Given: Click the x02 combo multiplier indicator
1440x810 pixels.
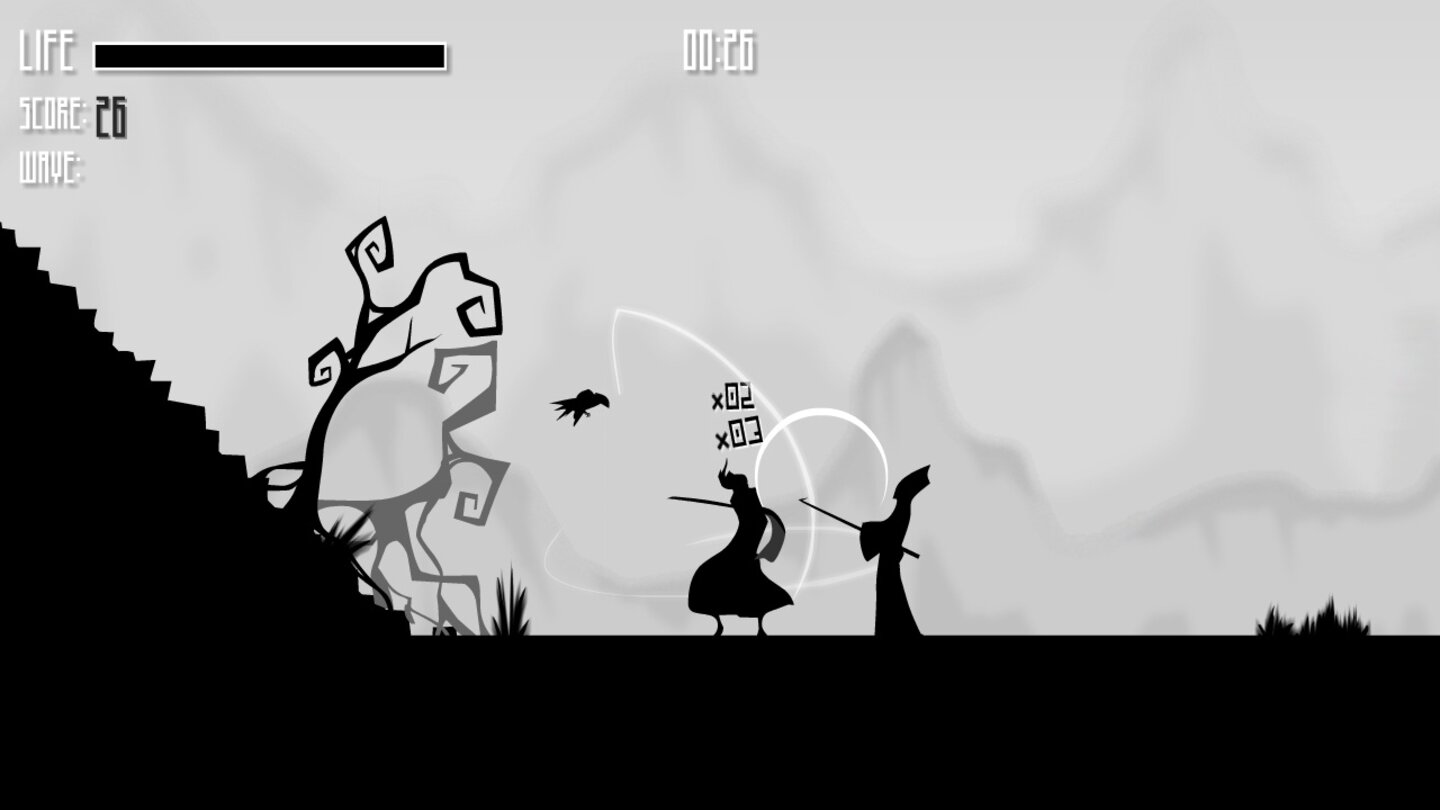Looking at the screenshot, I should (x=736, y=398).
